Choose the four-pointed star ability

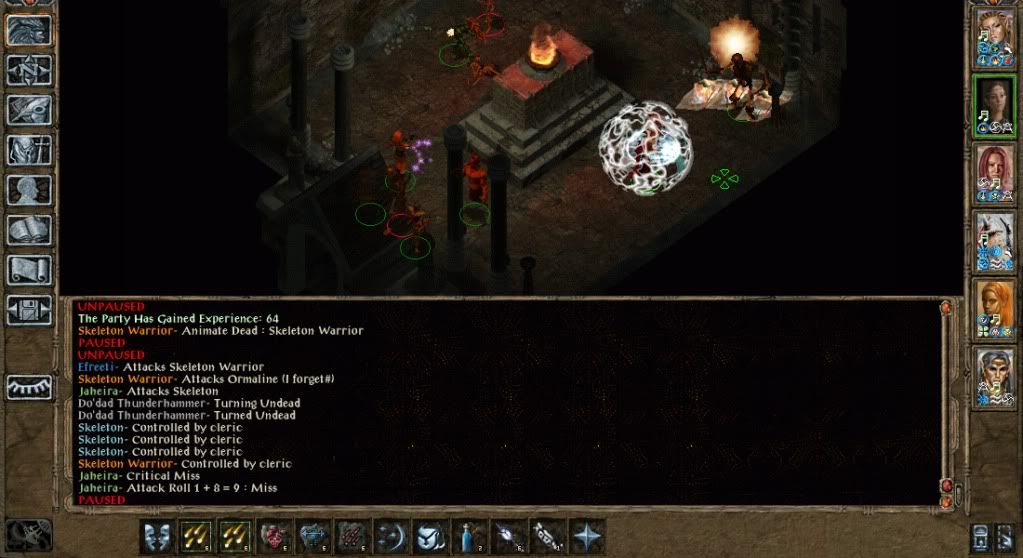[x=586, y=535]
